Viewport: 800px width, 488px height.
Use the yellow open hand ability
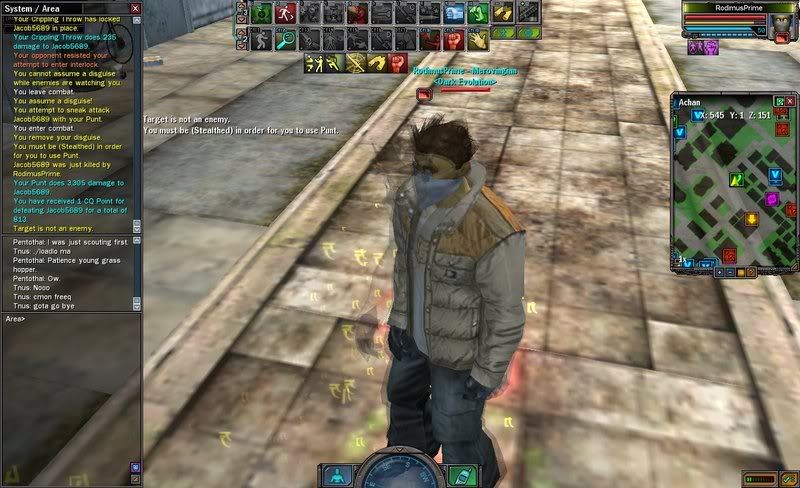(x=477, y=39)
